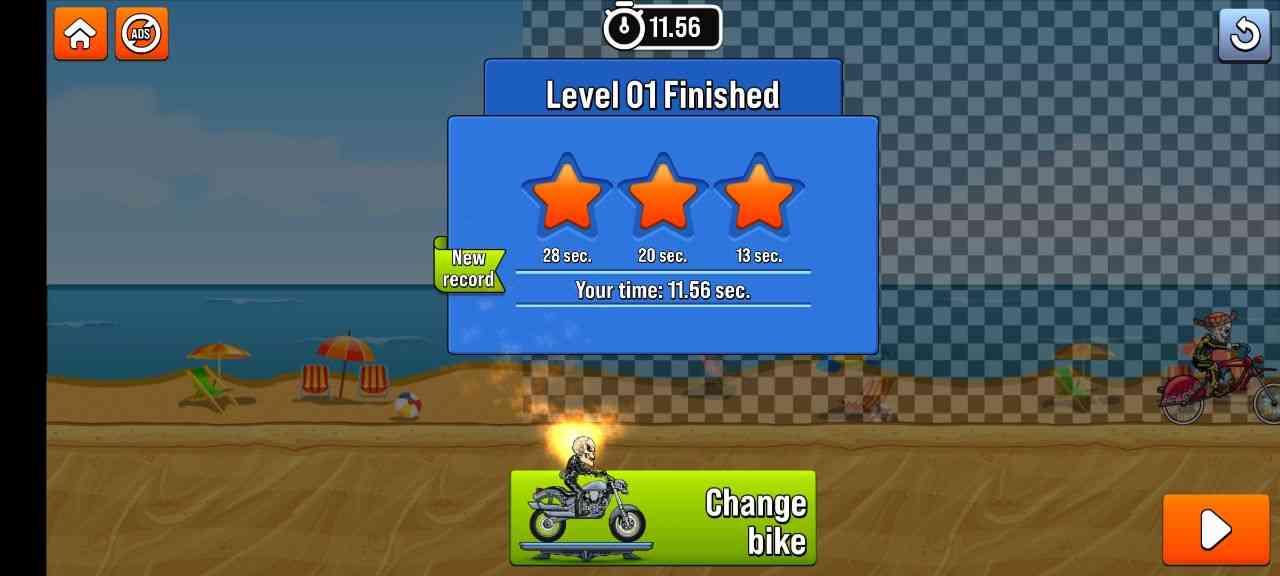Continue with the orange play arrow
The image size is (1280, 576).
click(x=1215, y=529)
